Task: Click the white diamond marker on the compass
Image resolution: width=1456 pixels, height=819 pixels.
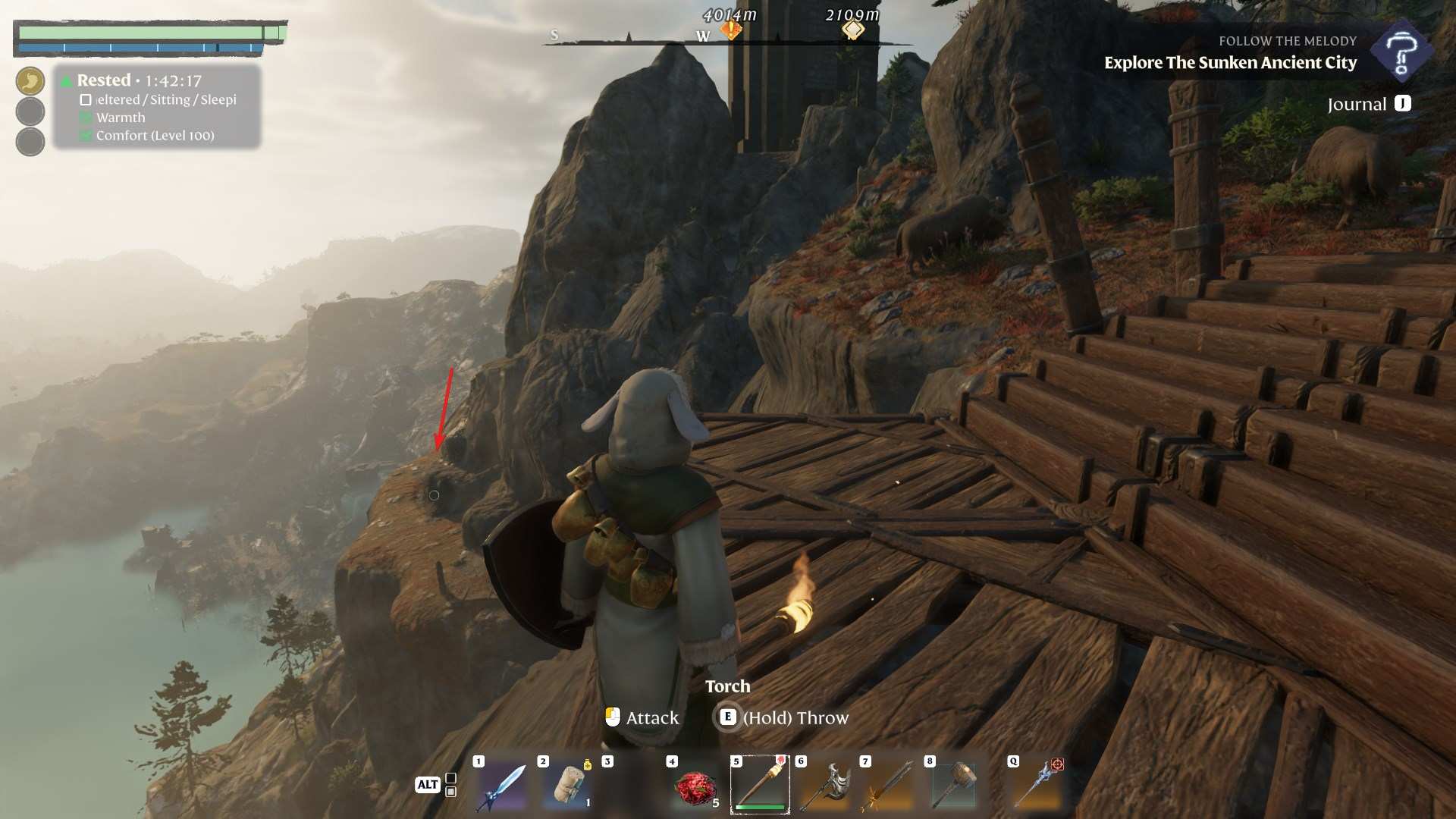Action: 853,30
